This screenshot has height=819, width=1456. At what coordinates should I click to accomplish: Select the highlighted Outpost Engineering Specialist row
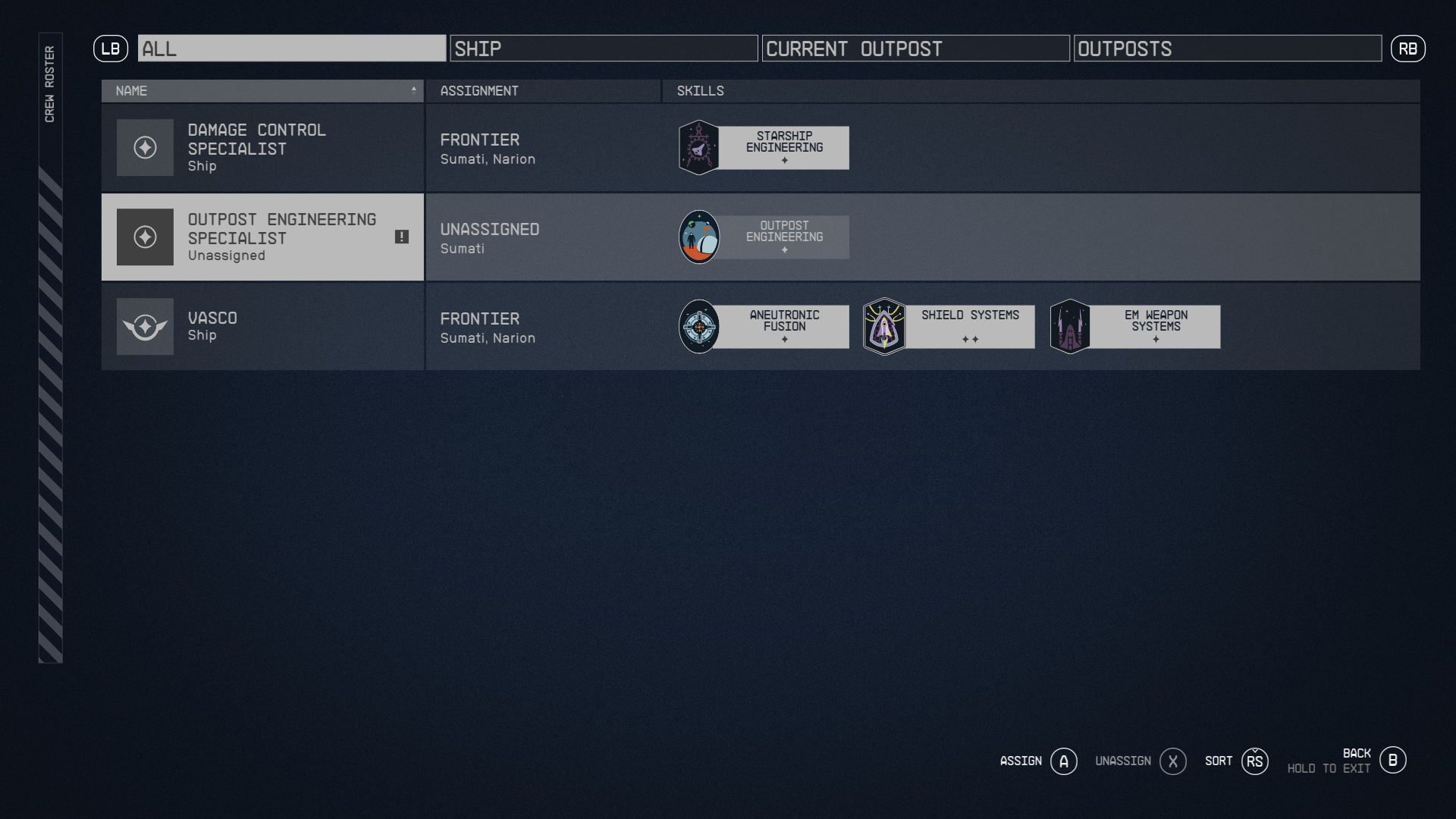pyautogui.click(x=262, y=237)
